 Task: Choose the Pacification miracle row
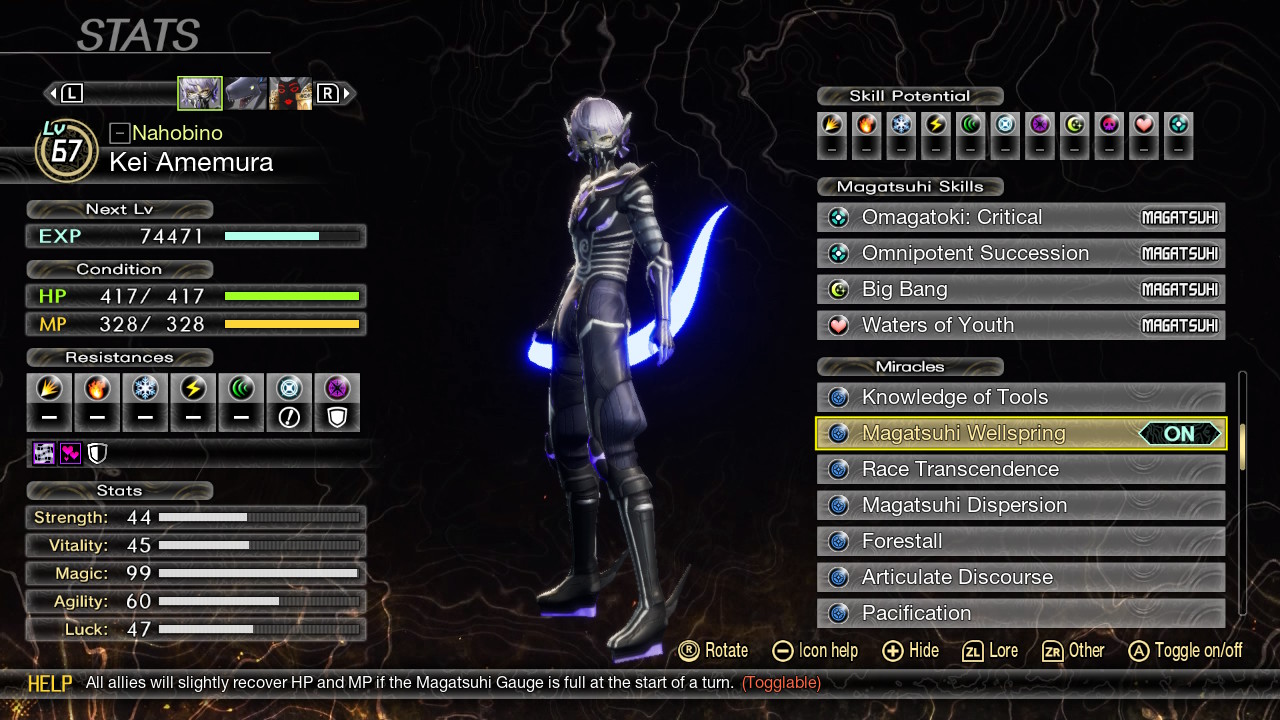coord(1020,612)
